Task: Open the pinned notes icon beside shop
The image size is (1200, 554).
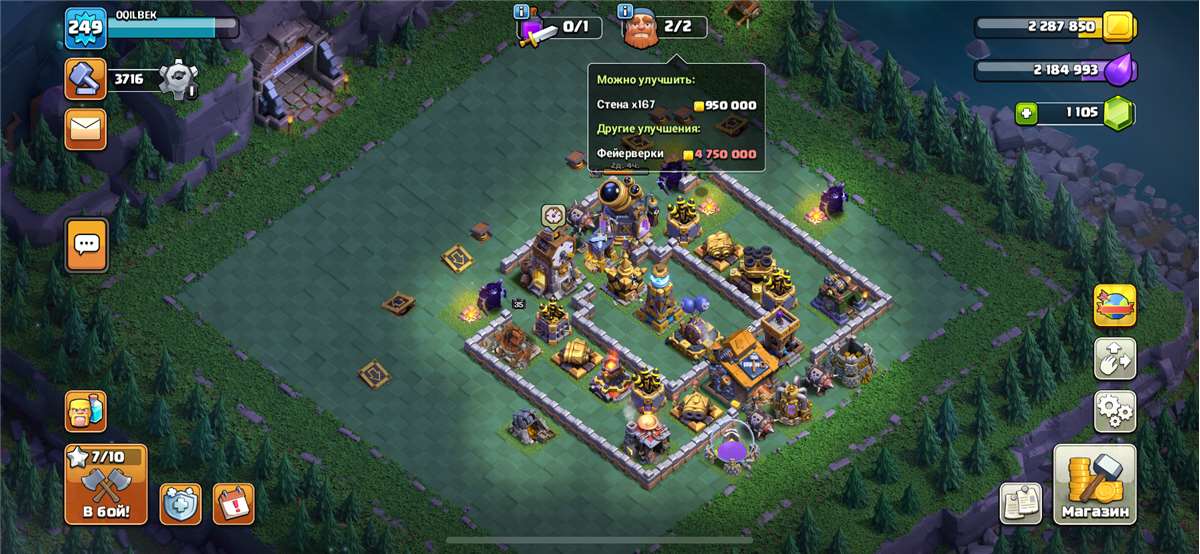Action: 1021,503
